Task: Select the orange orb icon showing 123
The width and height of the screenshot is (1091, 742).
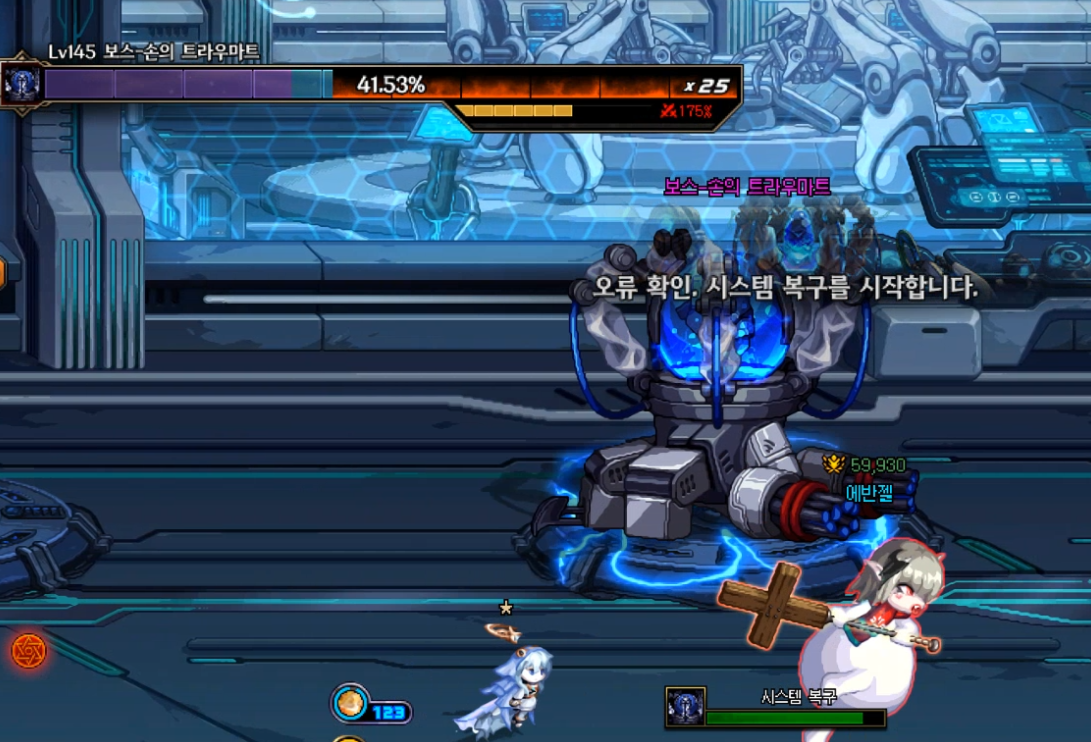Action: point(350,703)
